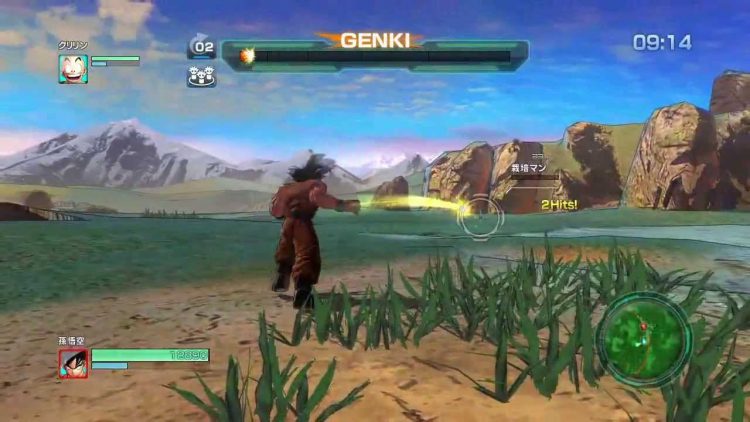Viewport: 750px width, 422px height.
Task: Open the circular green radar minimap
Action: (x=643, y=339)
